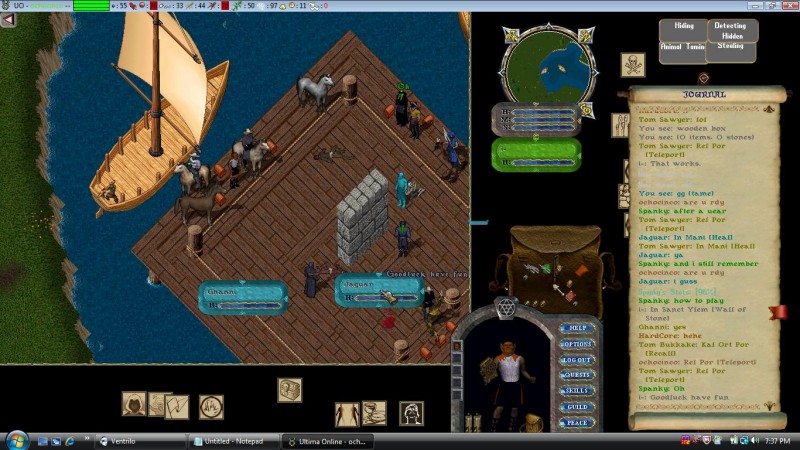Screen dimensions: 800x450
Task: Switch to Ventrilo in the taskbar
Action: tap(140, 441)
